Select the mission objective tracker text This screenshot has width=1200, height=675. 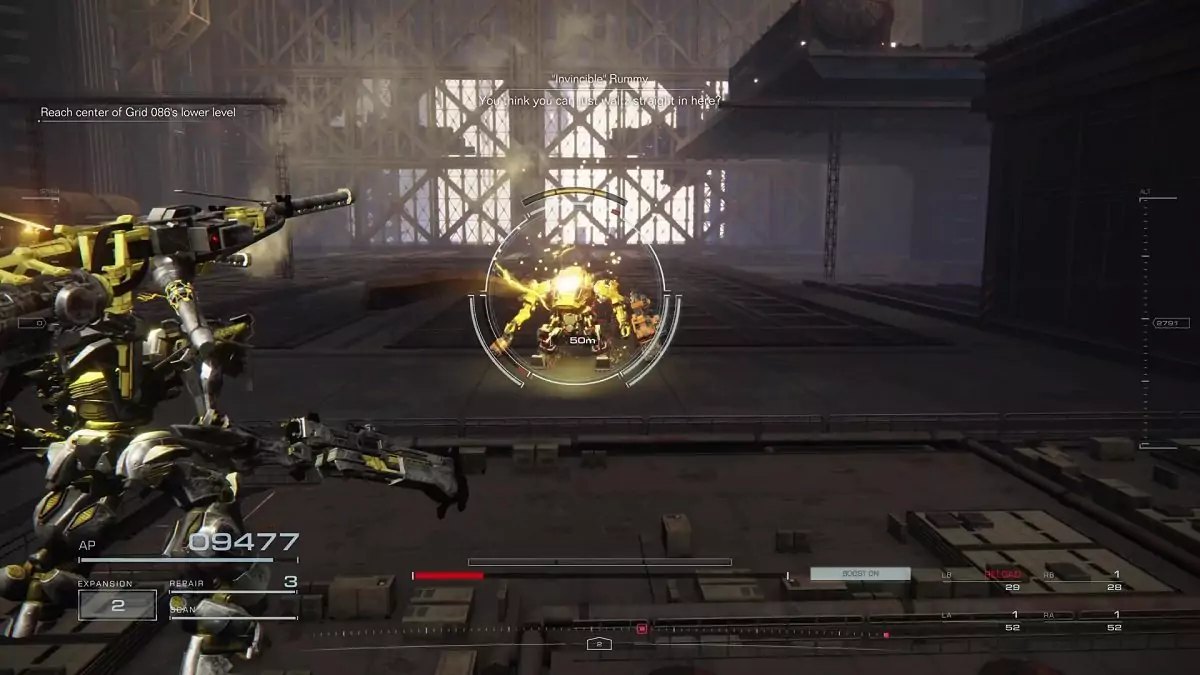(138, 112)
